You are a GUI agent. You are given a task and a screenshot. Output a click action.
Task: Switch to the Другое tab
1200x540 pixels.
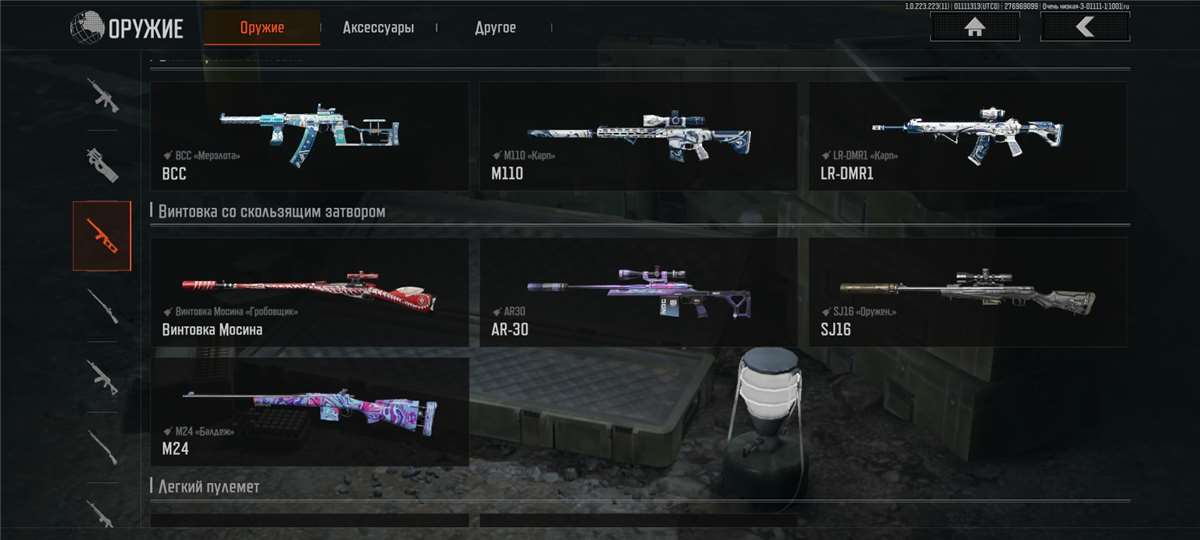pos(495,28)
